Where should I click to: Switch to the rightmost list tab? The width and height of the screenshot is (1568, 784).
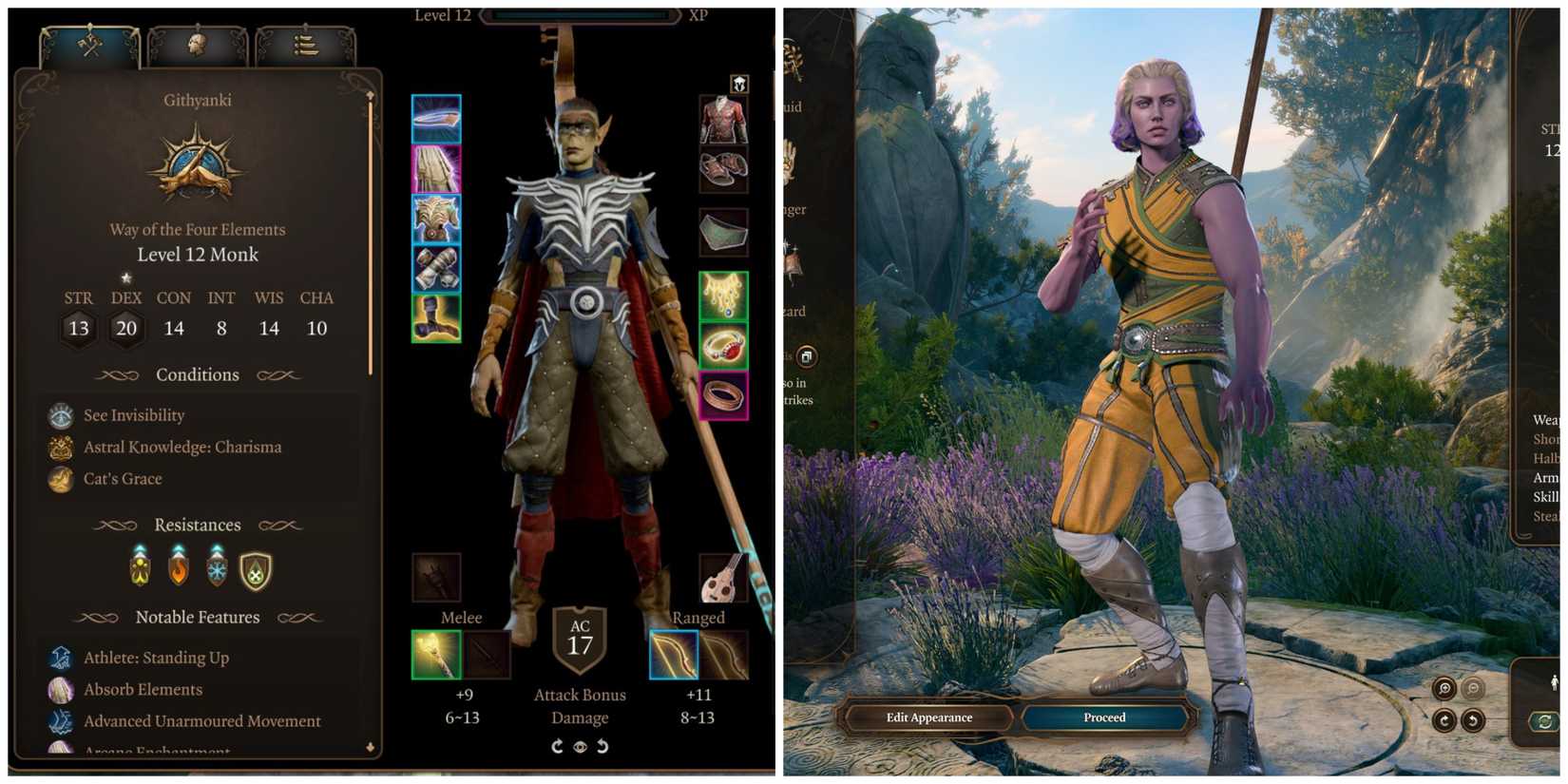click(304, 46)
